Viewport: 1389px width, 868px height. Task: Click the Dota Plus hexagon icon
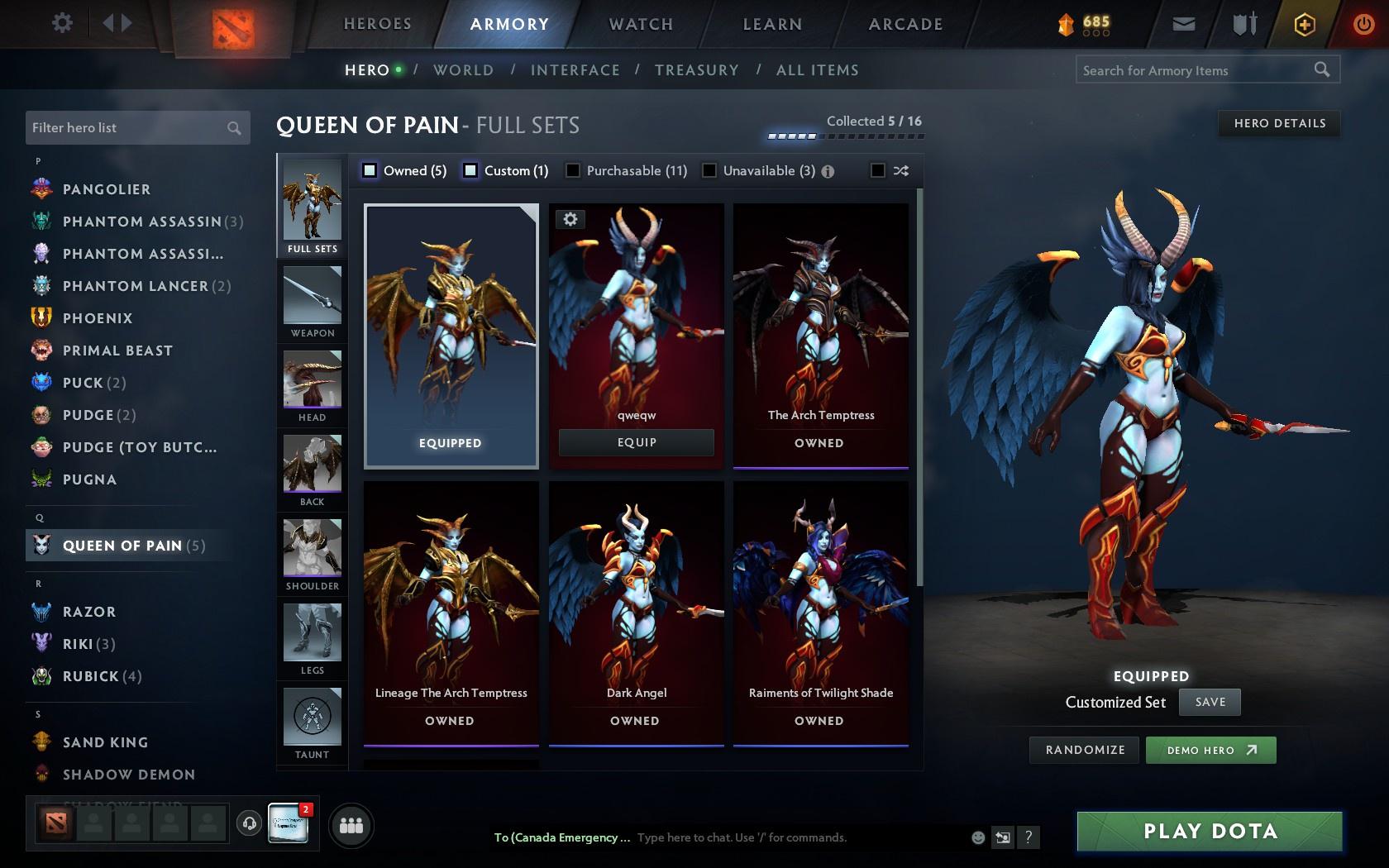pos(1305,24)
